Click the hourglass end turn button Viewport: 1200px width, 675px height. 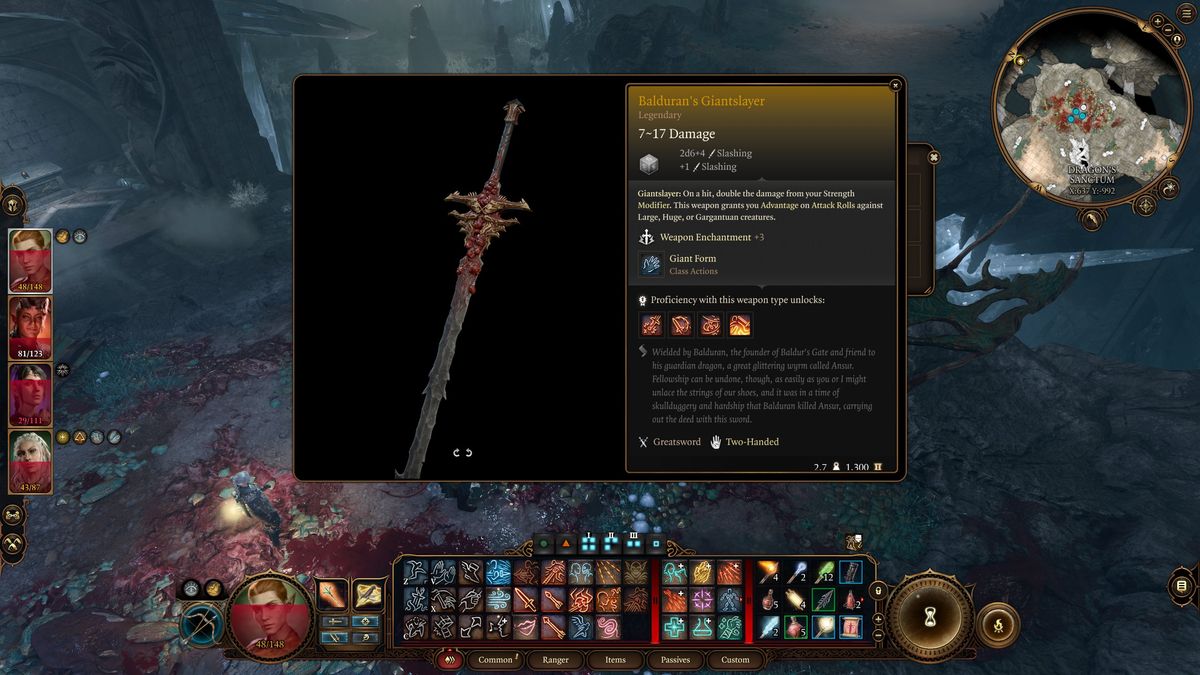coord(932,615)
